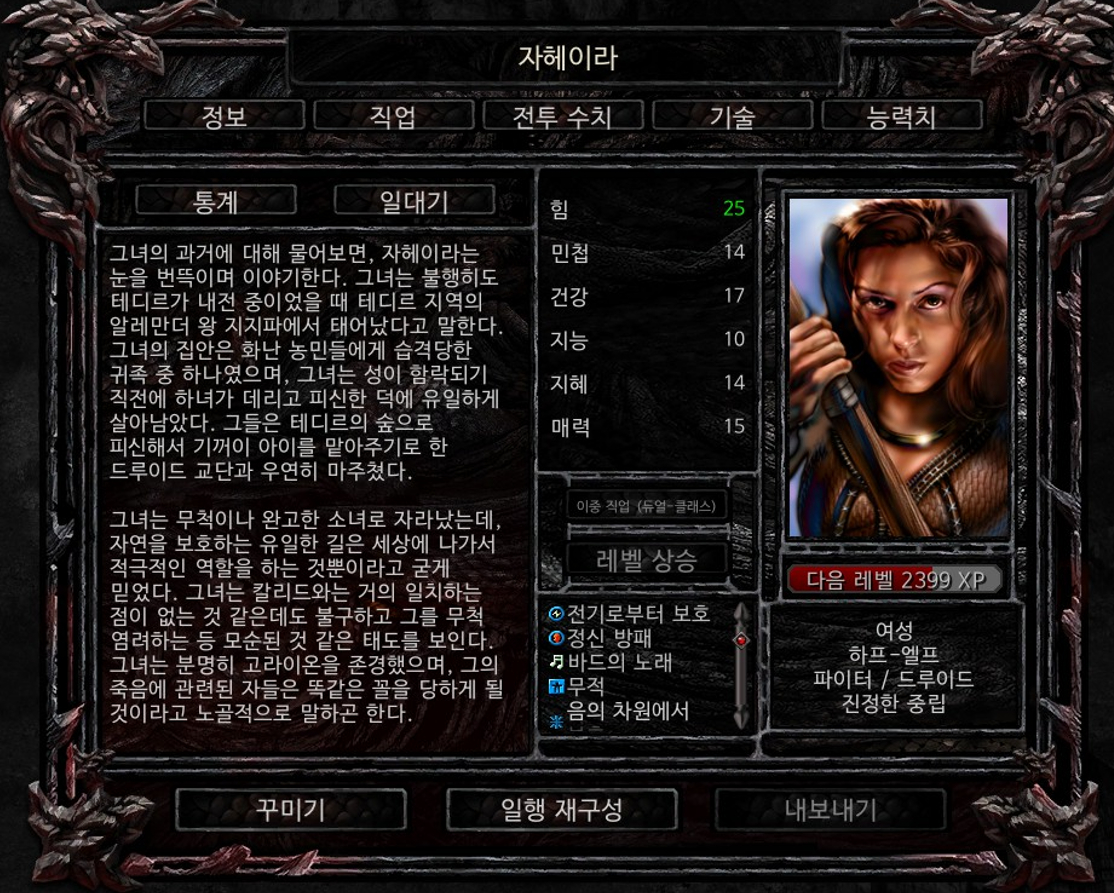Switch to the 정보 tab
This screenshot has height=893, width=1114.
[x=224, y=116]
